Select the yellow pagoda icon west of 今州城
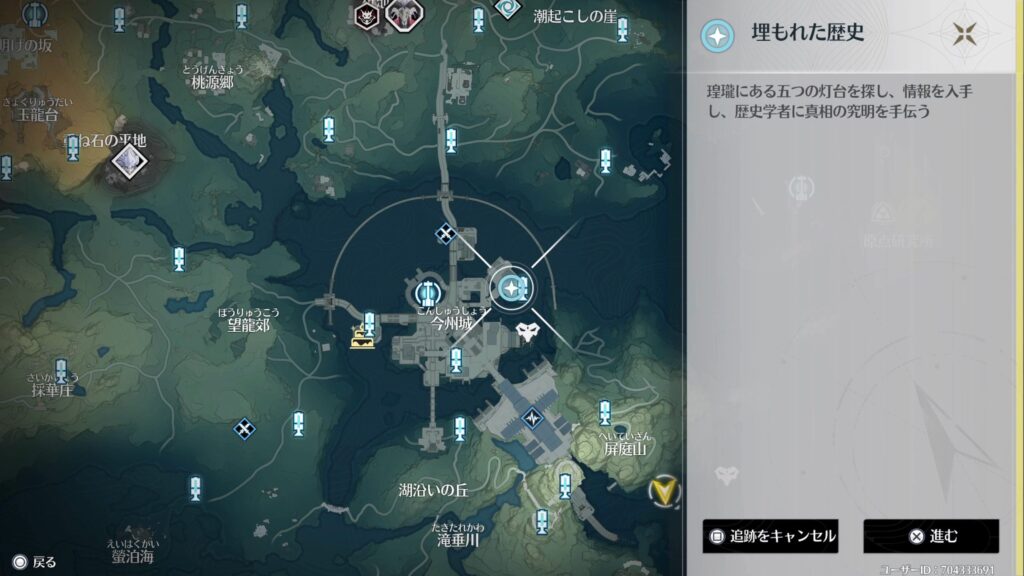The width and height of the screenshot is (1024, 576). [362, 339]
